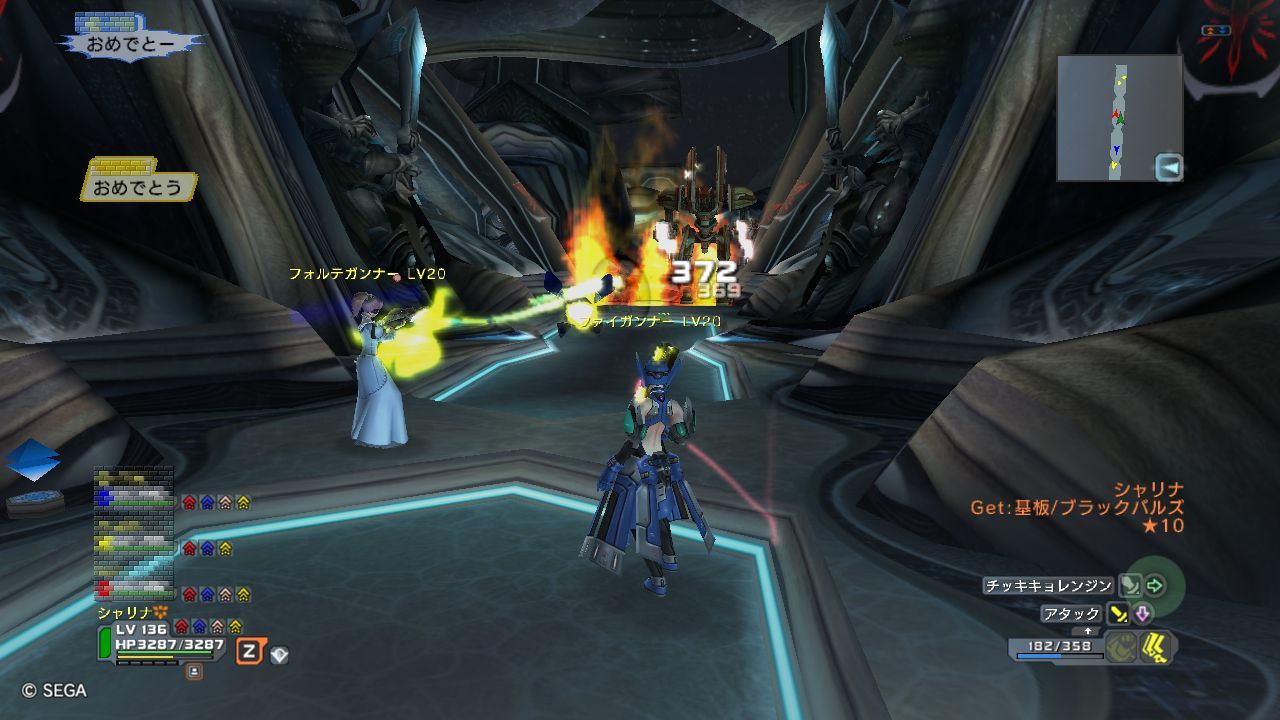Open the orange Z palette icon
Image resolution: width=1280 pixels, height=720 pixels.
click(x=249, y=653)
